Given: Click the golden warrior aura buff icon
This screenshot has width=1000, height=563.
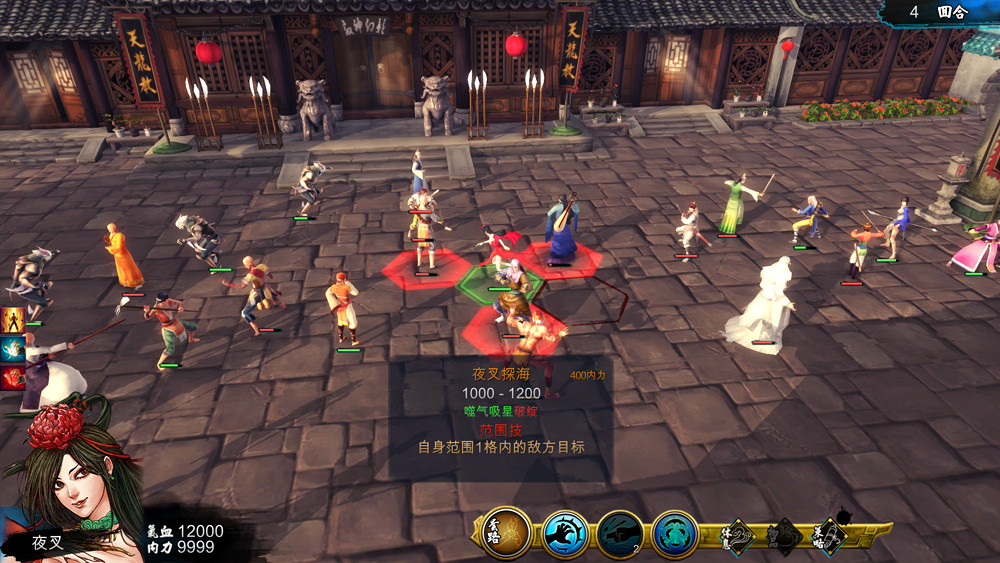Looking at the screenshot, I should pyautogui.click(x=13, y=321).
